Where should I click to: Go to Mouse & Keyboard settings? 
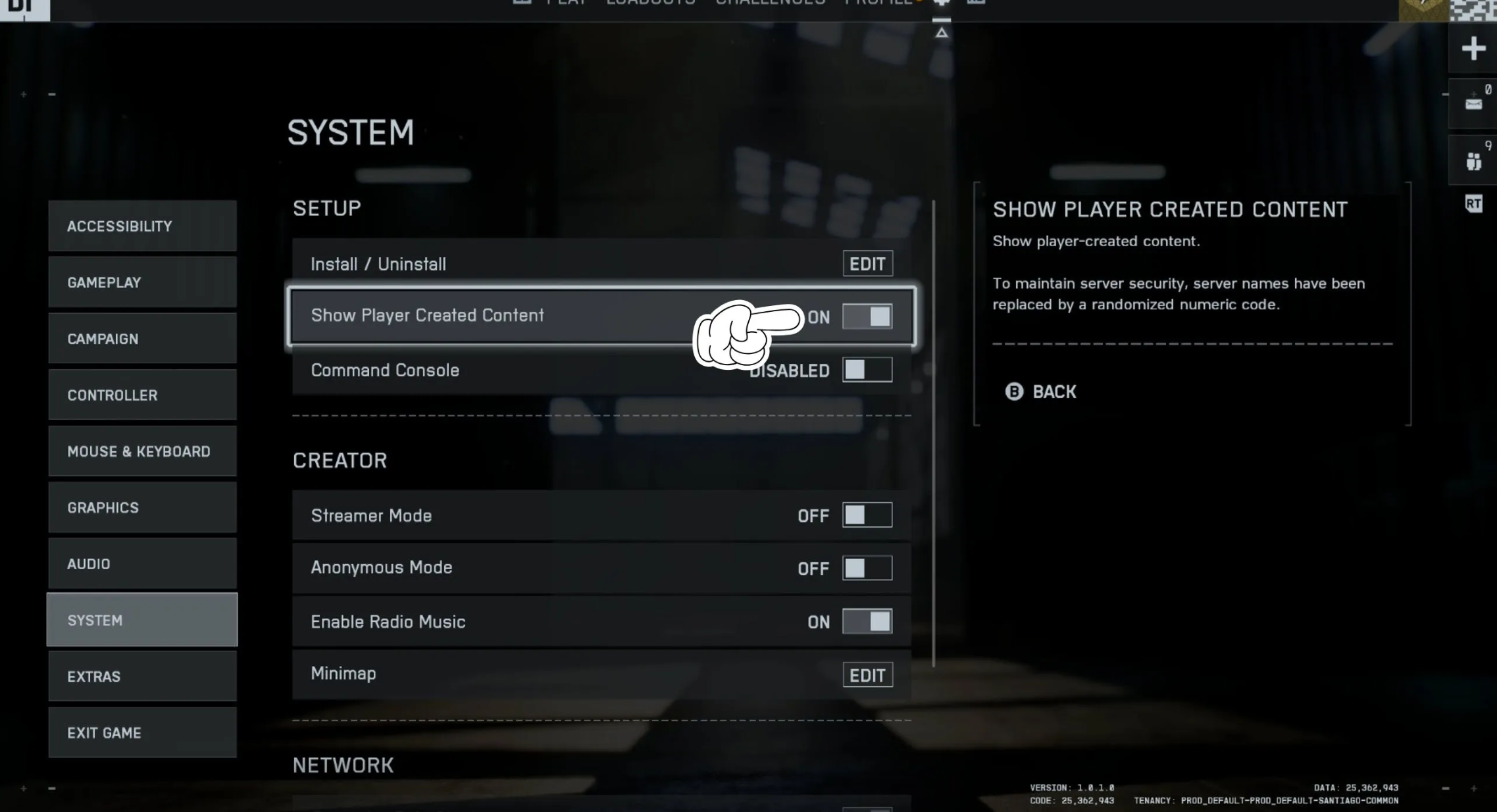(x=142, y=451)
